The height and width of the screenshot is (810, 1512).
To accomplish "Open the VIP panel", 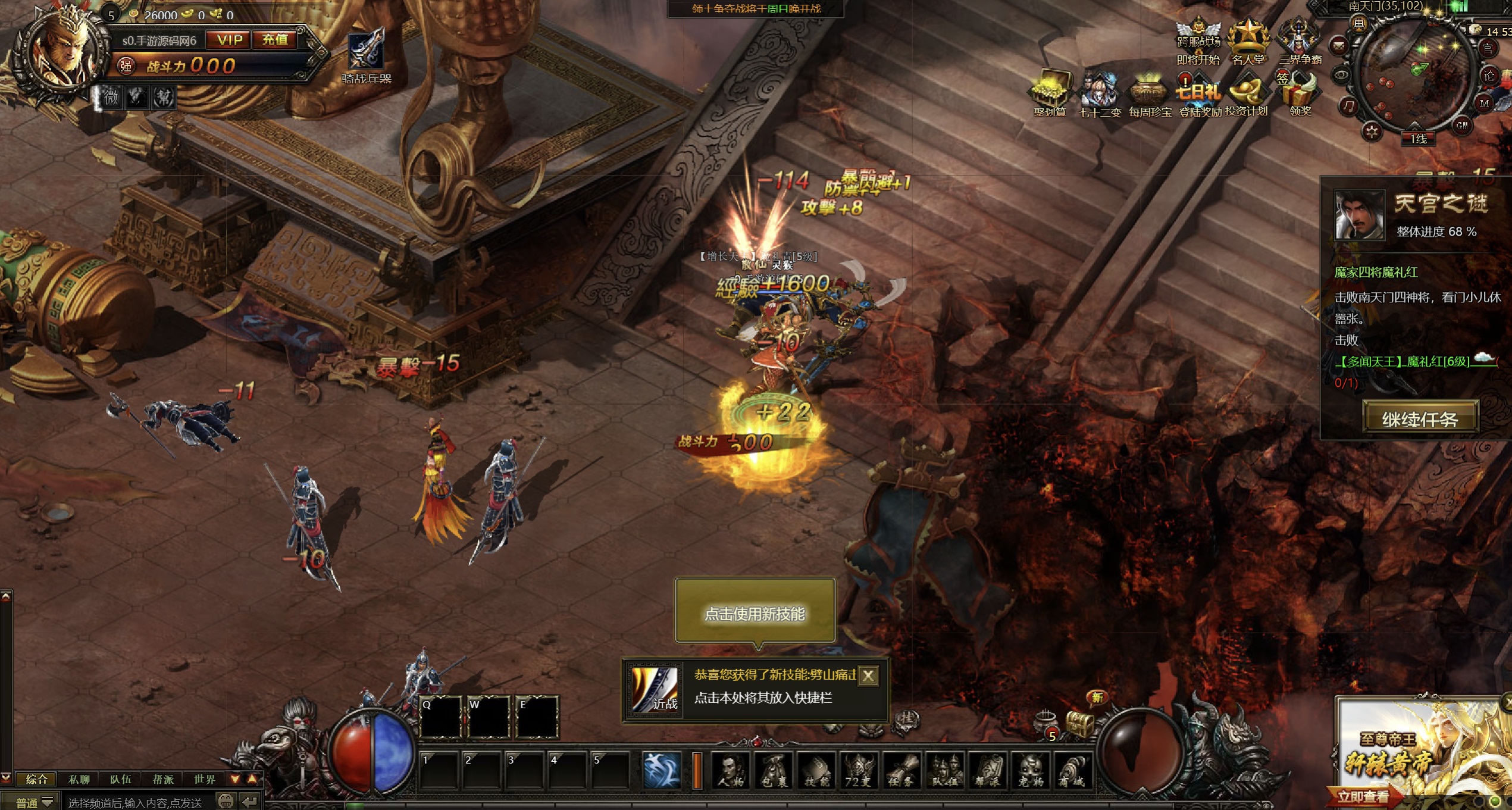I will [230, 40].
